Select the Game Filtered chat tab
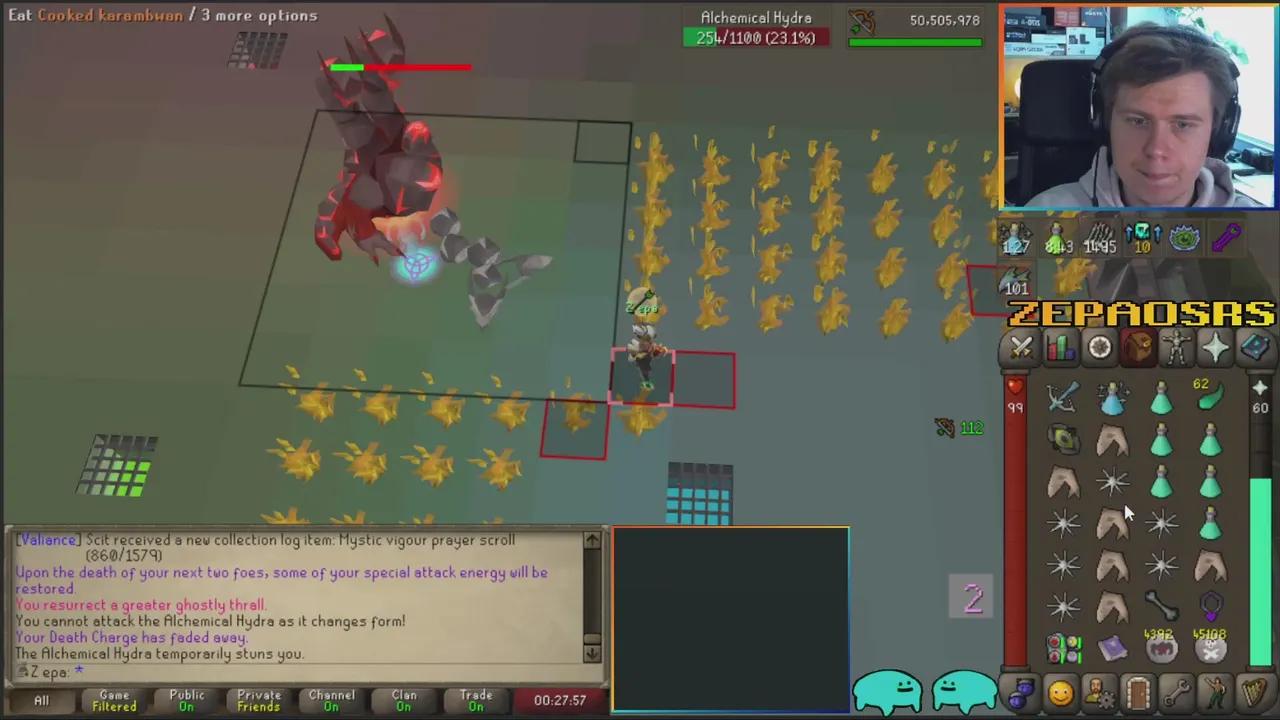Screen dimensions: 1280x720 [113, 697]
